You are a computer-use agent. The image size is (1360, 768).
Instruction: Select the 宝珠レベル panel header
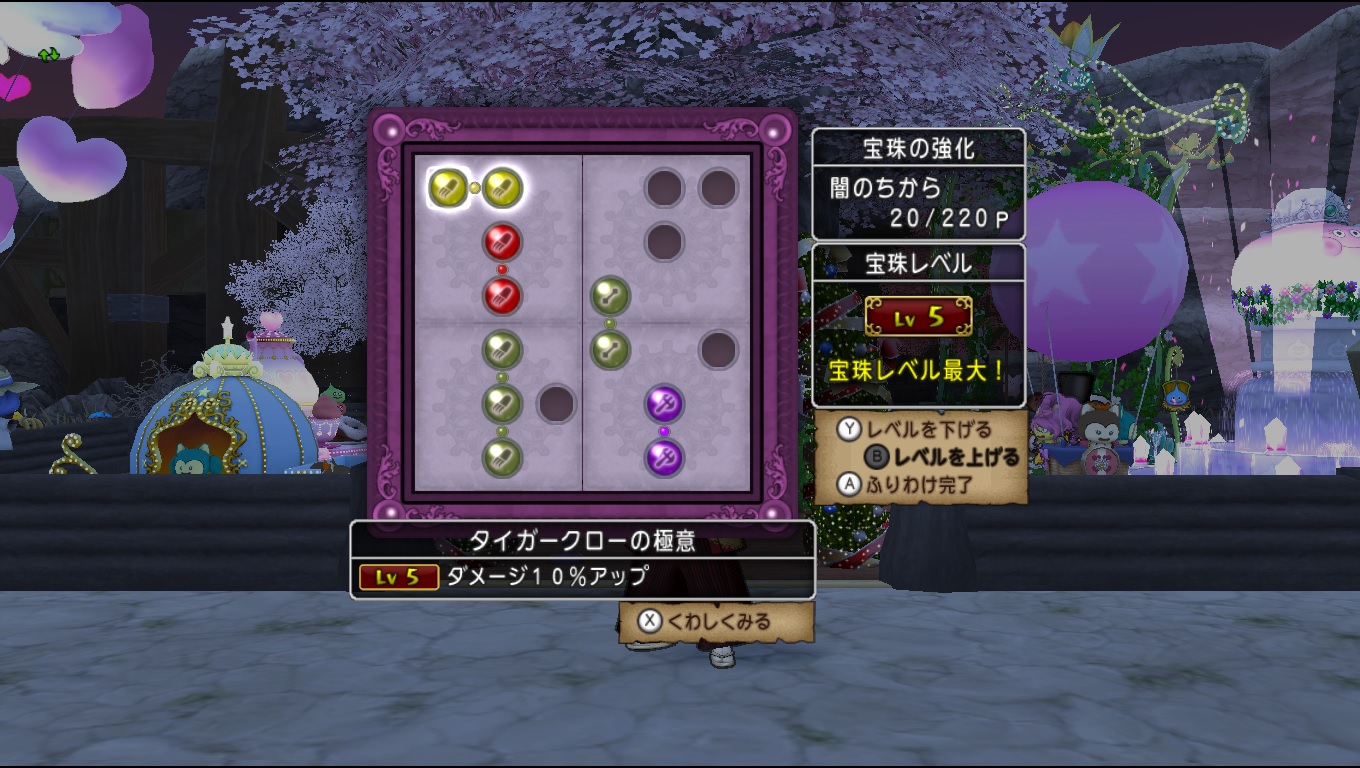pos(919,263)
